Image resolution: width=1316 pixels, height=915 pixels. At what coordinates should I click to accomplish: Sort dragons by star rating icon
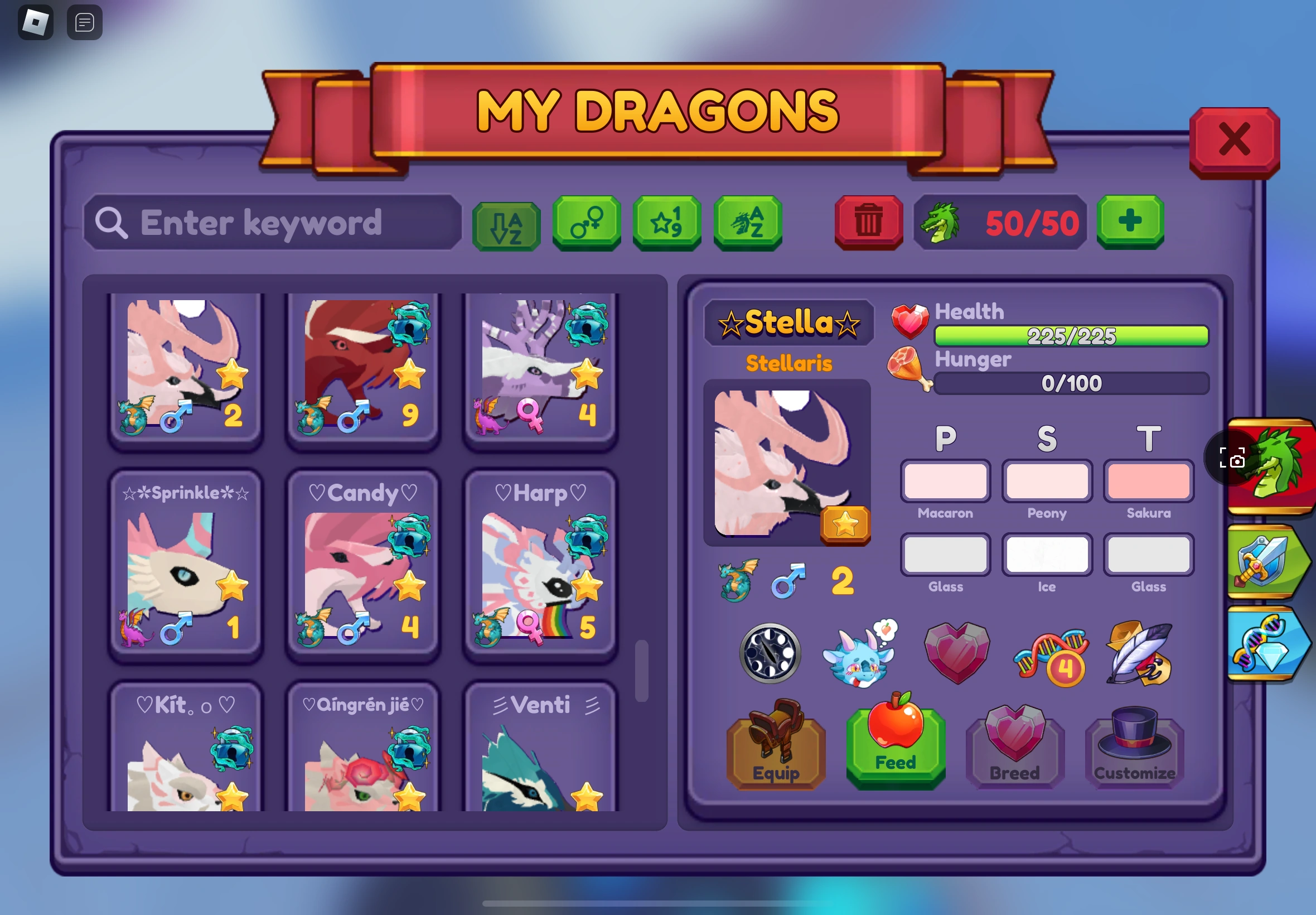(x=667, y=224)
